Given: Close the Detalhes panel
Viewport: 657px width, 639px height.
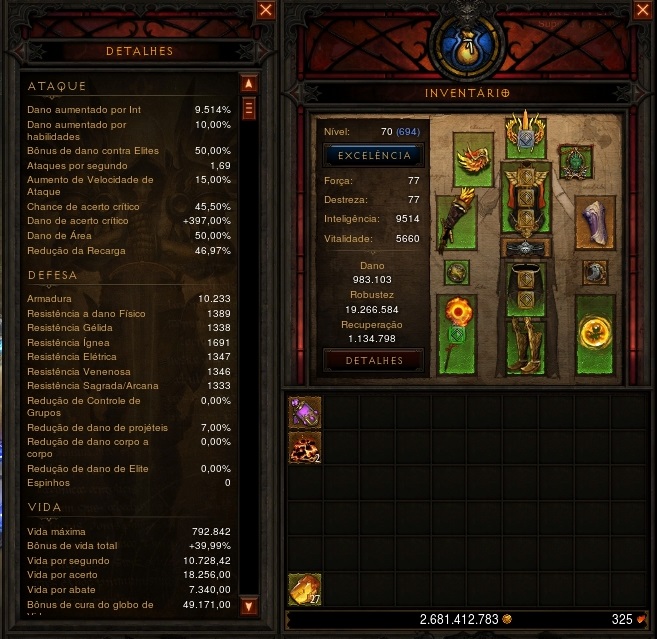Looking at the screenshot, I should point(265,10).
